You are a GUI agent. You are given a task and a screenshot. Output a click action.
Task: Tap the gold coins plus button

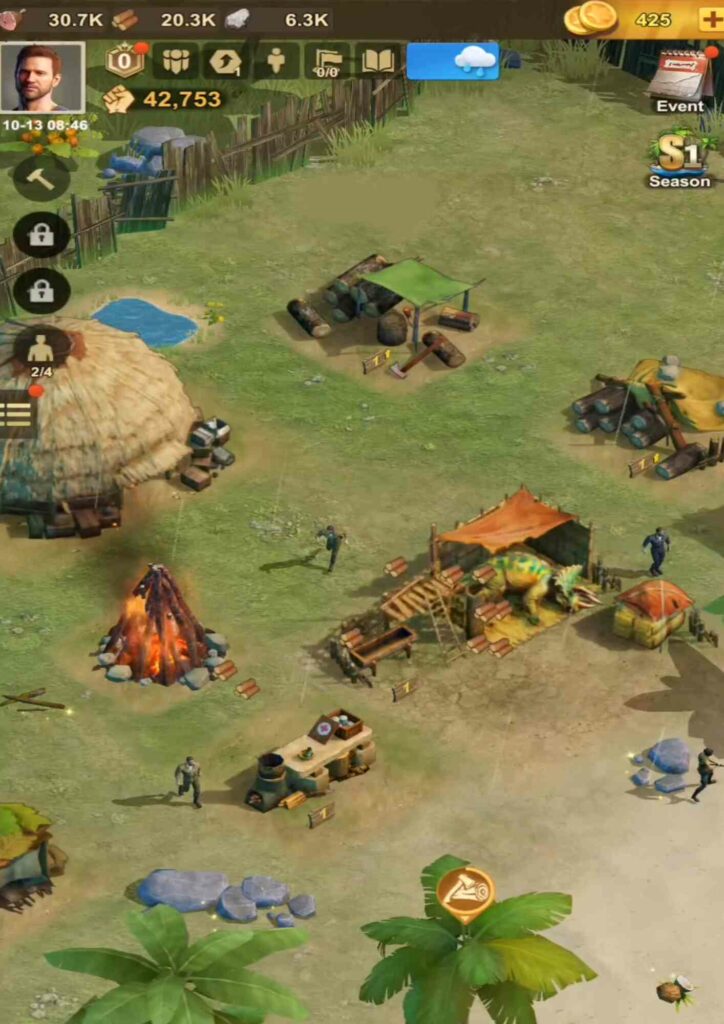pyautogui.click(x=710, y=19)
